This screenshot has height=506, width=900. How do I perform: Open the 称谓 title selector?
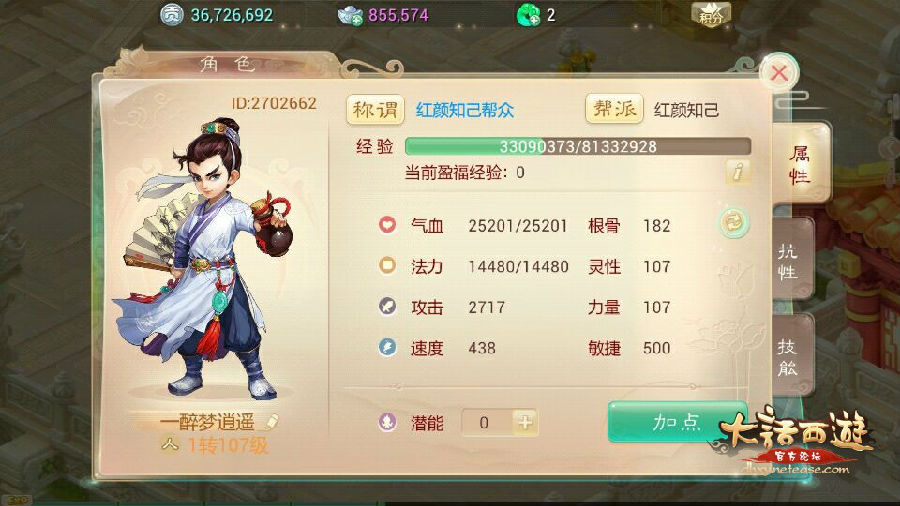[375, 109]
